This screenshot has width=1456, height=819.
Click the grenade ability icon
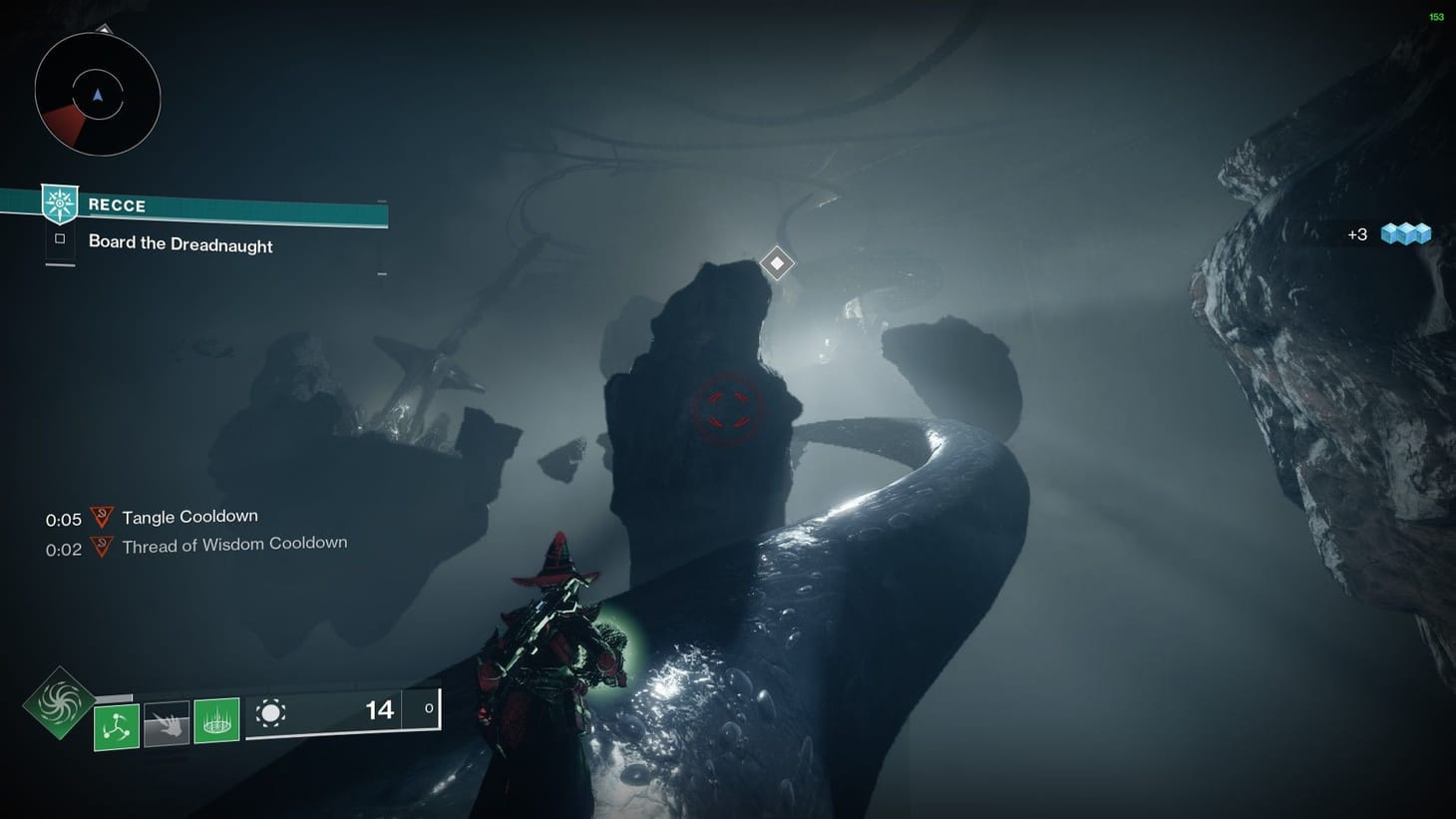[116, 722]
